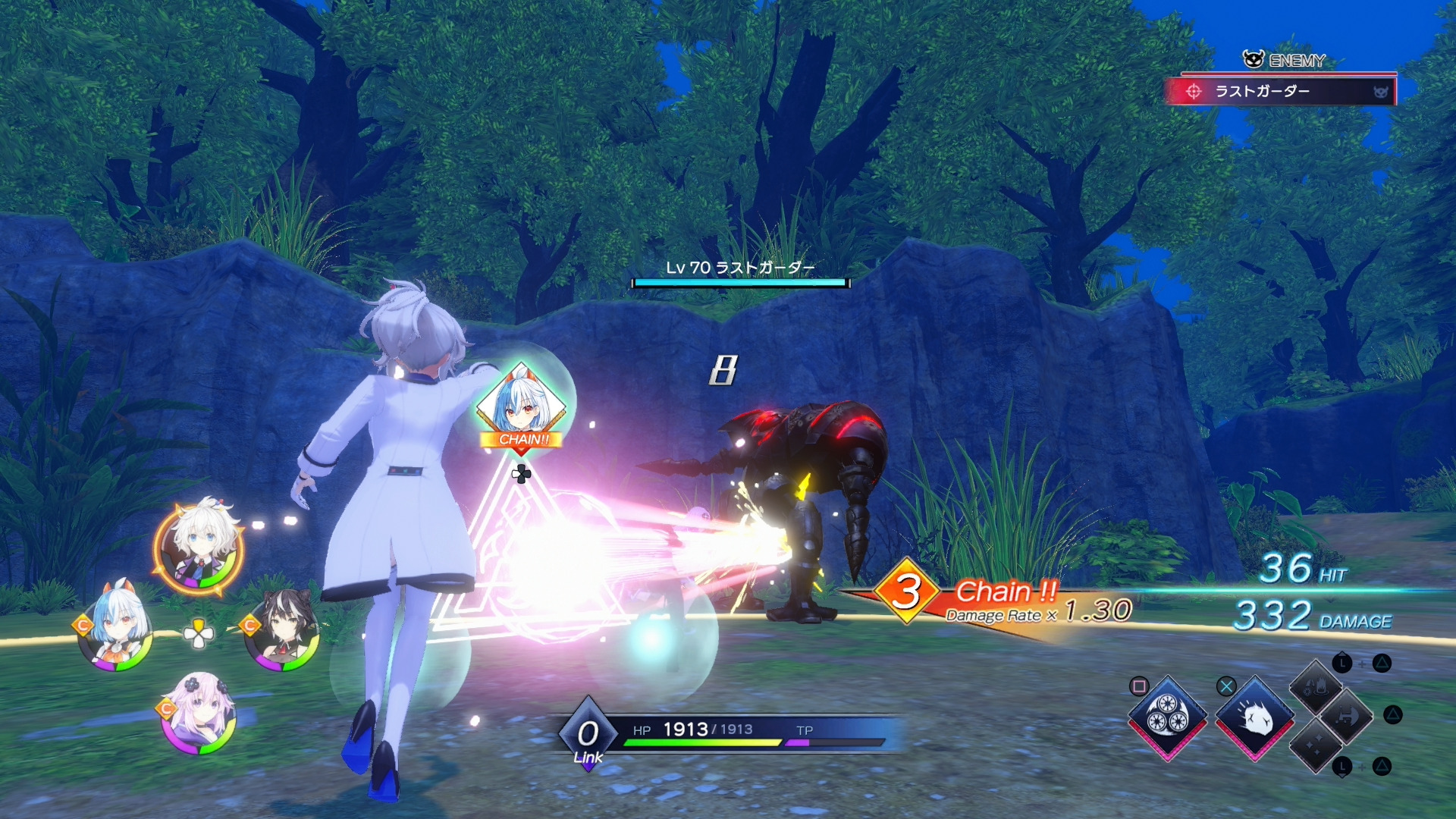Switch to the pink-haired party member portrait
Image resolution: width=1456 pixels, height=819 pixels.
(199, 714)
